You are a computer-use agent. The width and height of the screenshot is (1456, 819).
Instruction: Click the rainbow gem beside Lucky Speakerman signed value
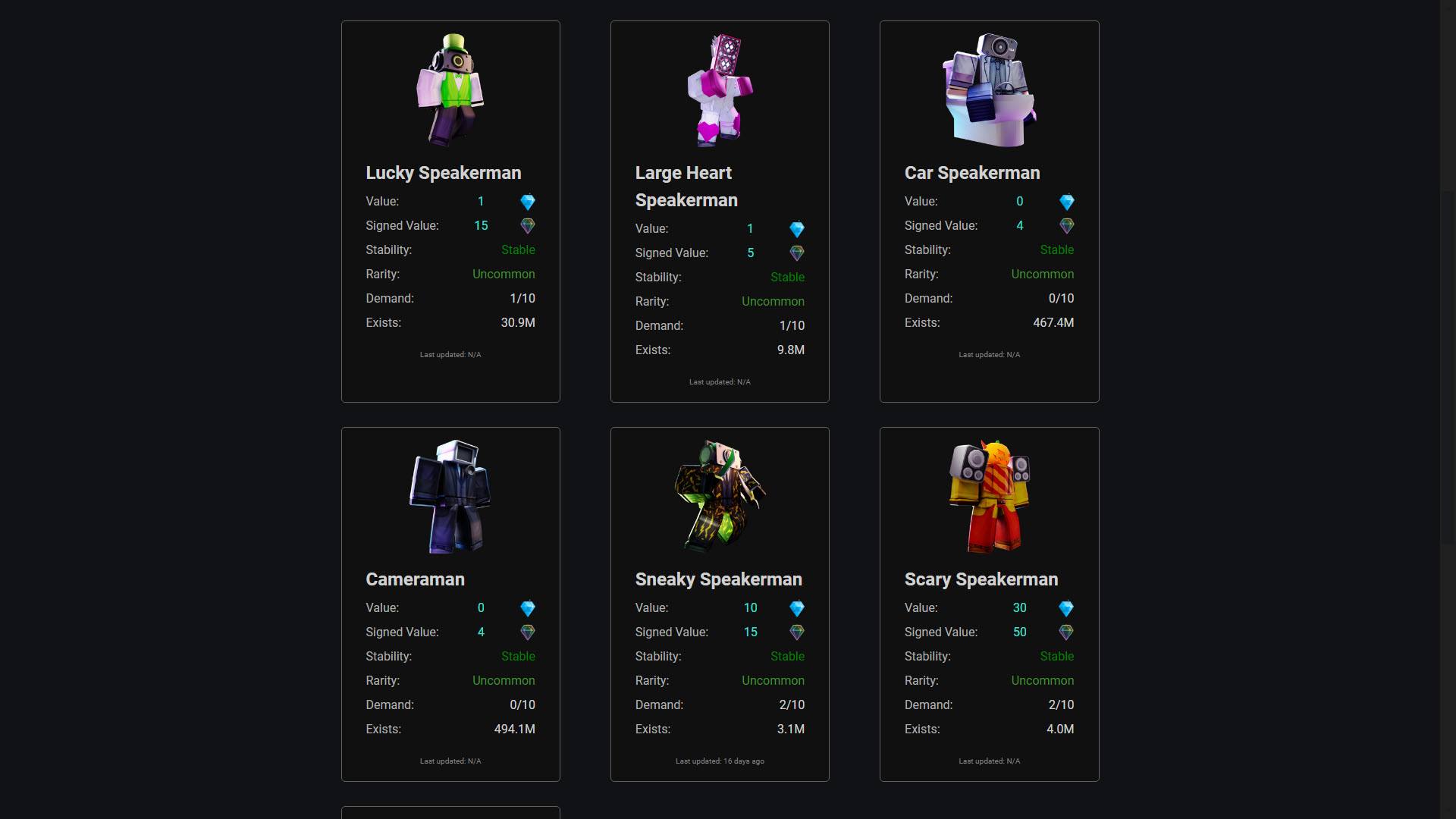(528, 225)
